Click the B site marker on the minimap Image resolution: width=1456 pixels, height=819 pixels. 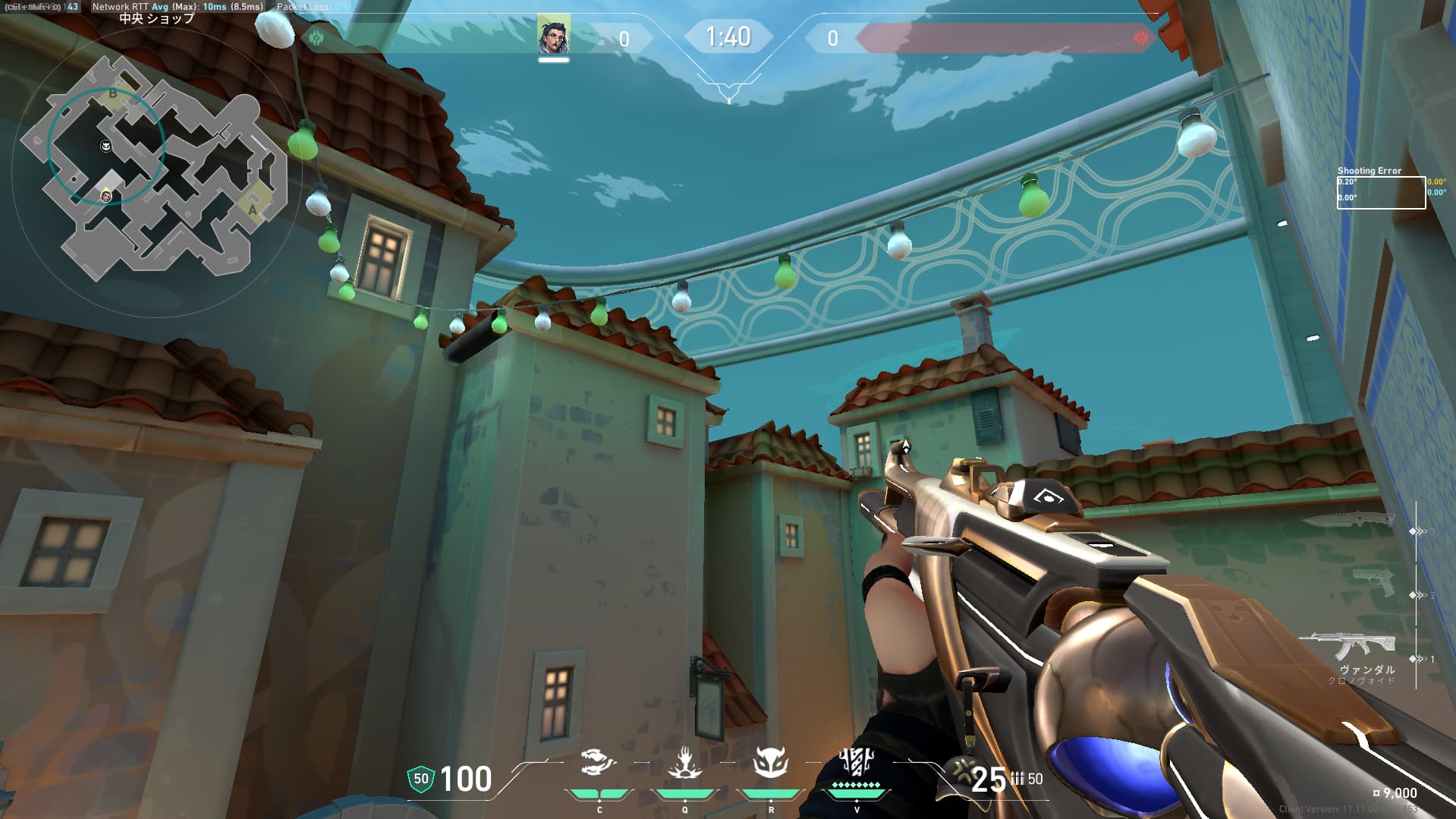pos(113,93)
